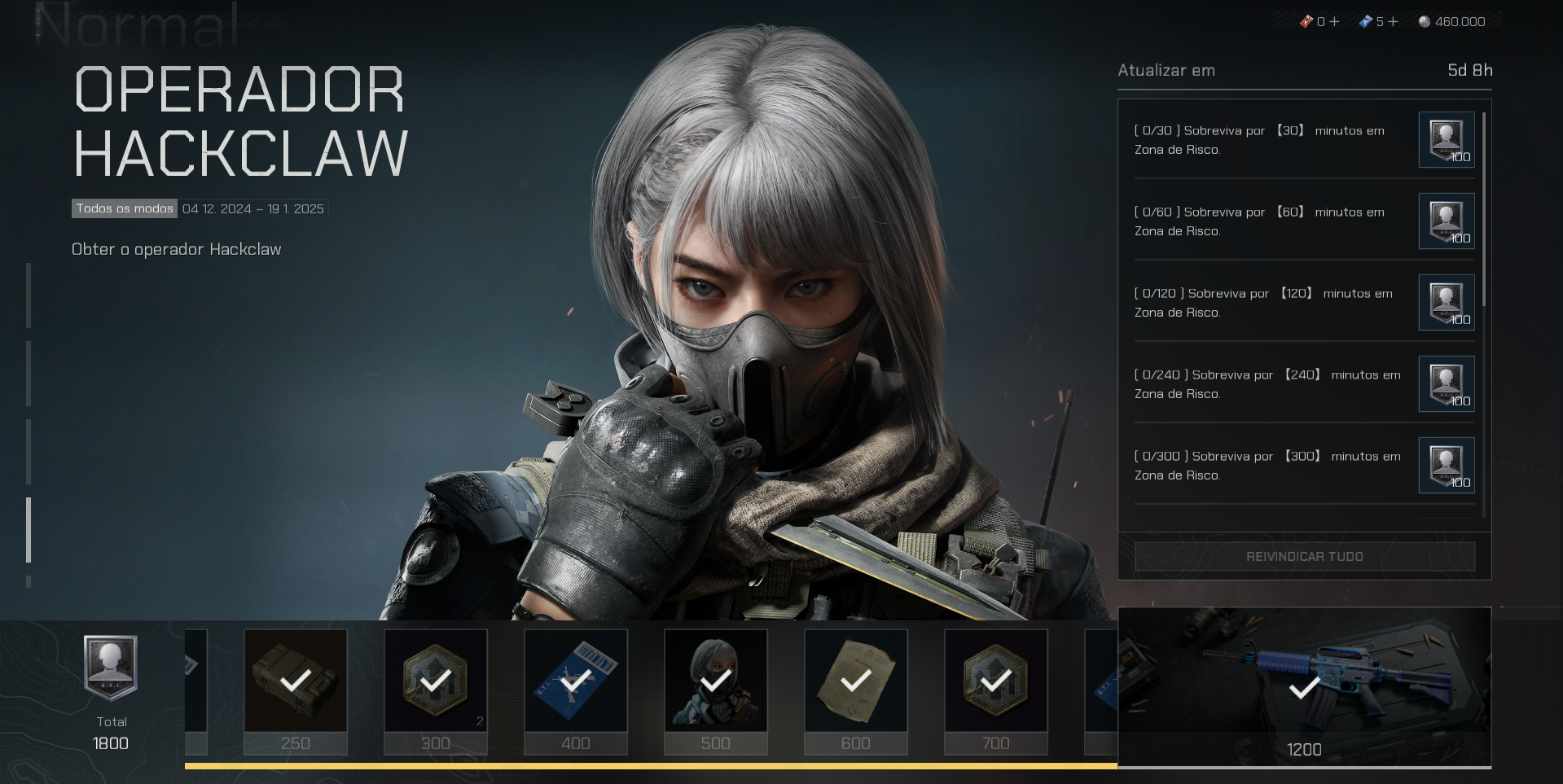This screenshot has height=784, width=1563.
Task: Choose the 300-minute survival mission row
Action: [1267, 466]
